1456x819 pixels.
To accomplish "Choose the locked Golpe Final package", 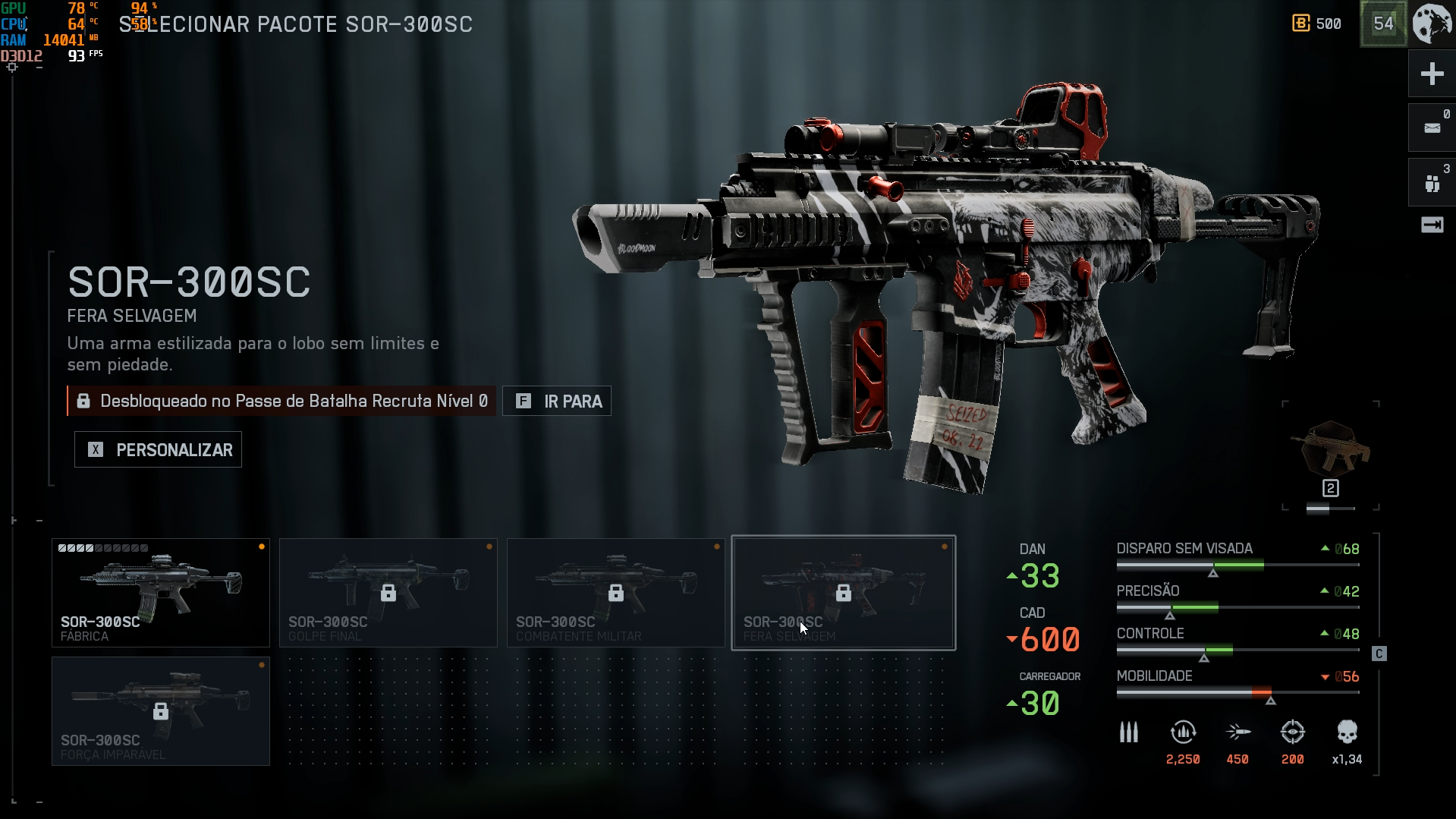I will pyautogui.click(x=388, y=593).
